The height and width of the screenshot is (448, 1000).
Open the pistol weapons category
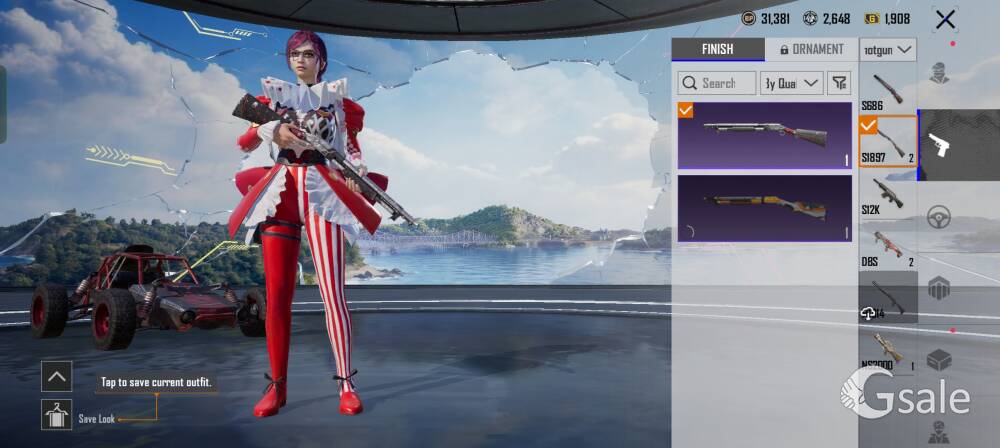[x=938, y=145]
